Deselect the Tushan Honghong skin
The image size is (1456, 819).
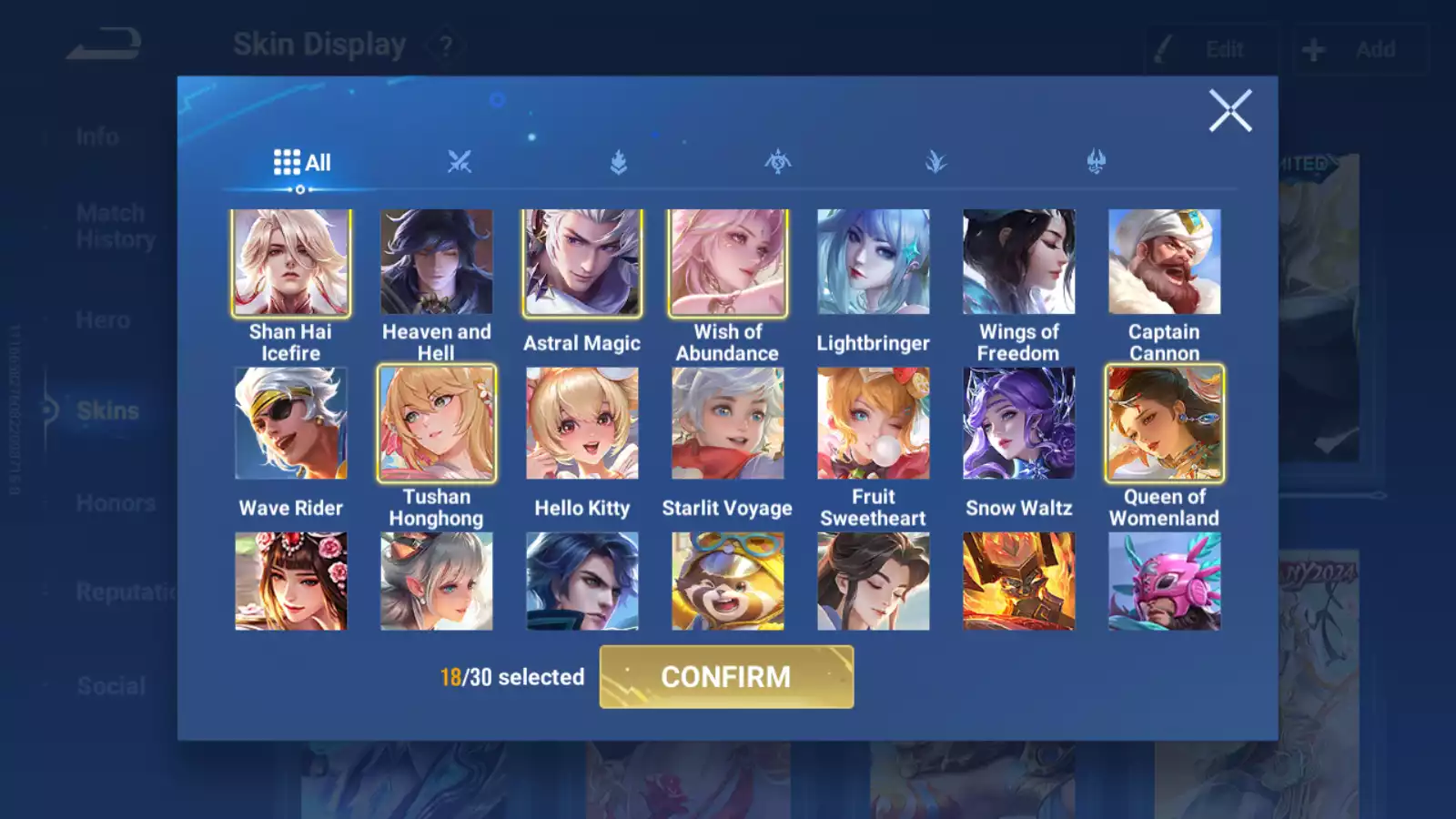point(436,423)
